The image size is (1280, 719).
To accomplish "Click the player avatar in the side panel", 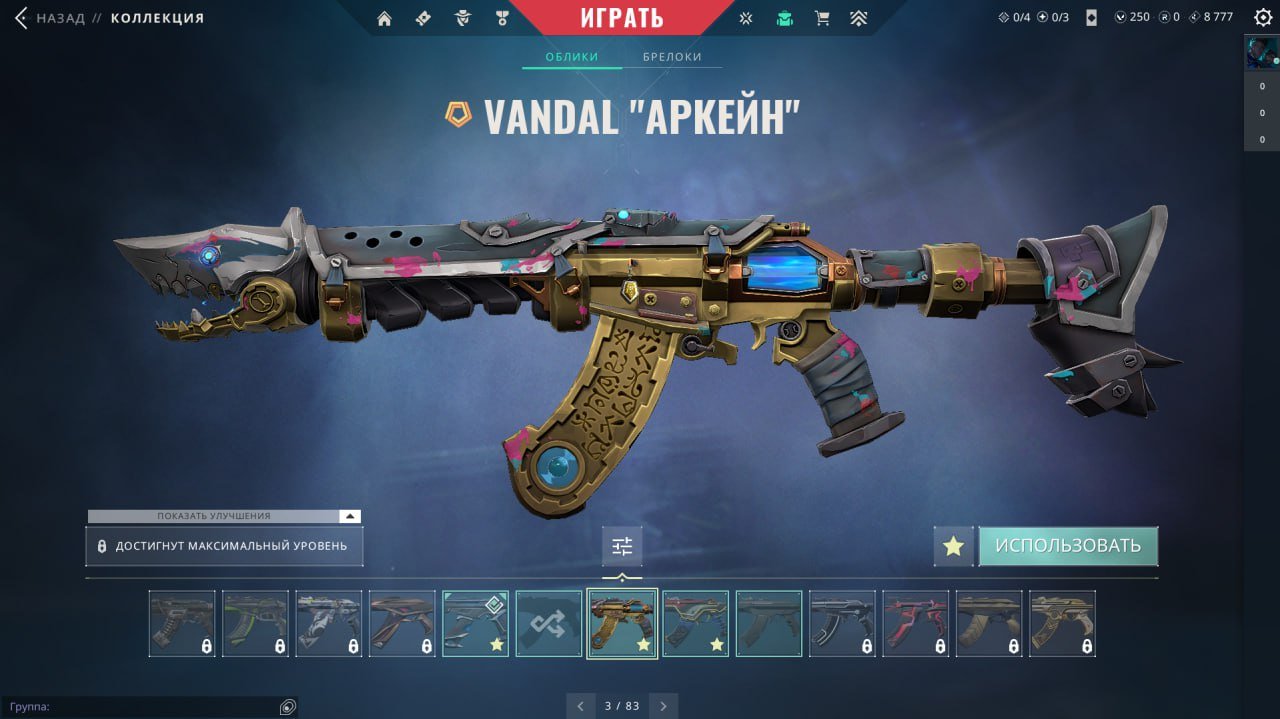I will click(1261, 53).
